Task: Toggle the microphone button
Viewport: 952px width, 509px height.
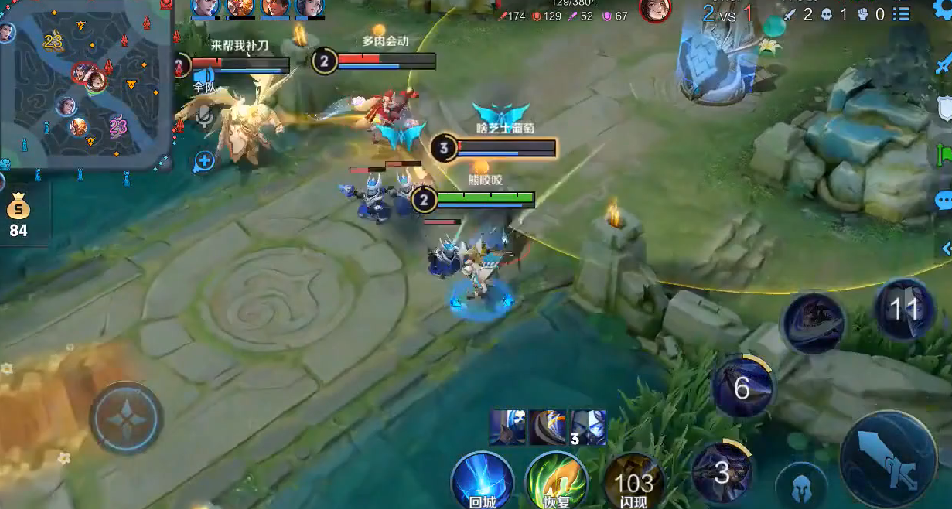Action: (205, 117)
